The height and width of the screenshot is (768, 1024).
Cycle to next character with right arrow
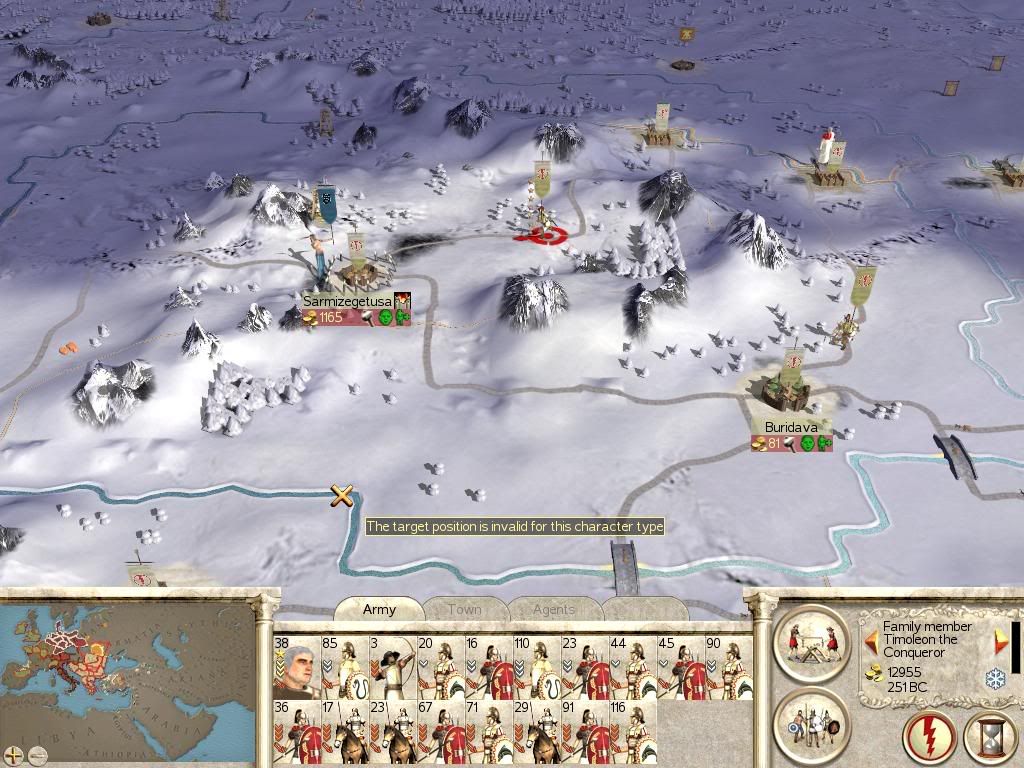point(999,640)
